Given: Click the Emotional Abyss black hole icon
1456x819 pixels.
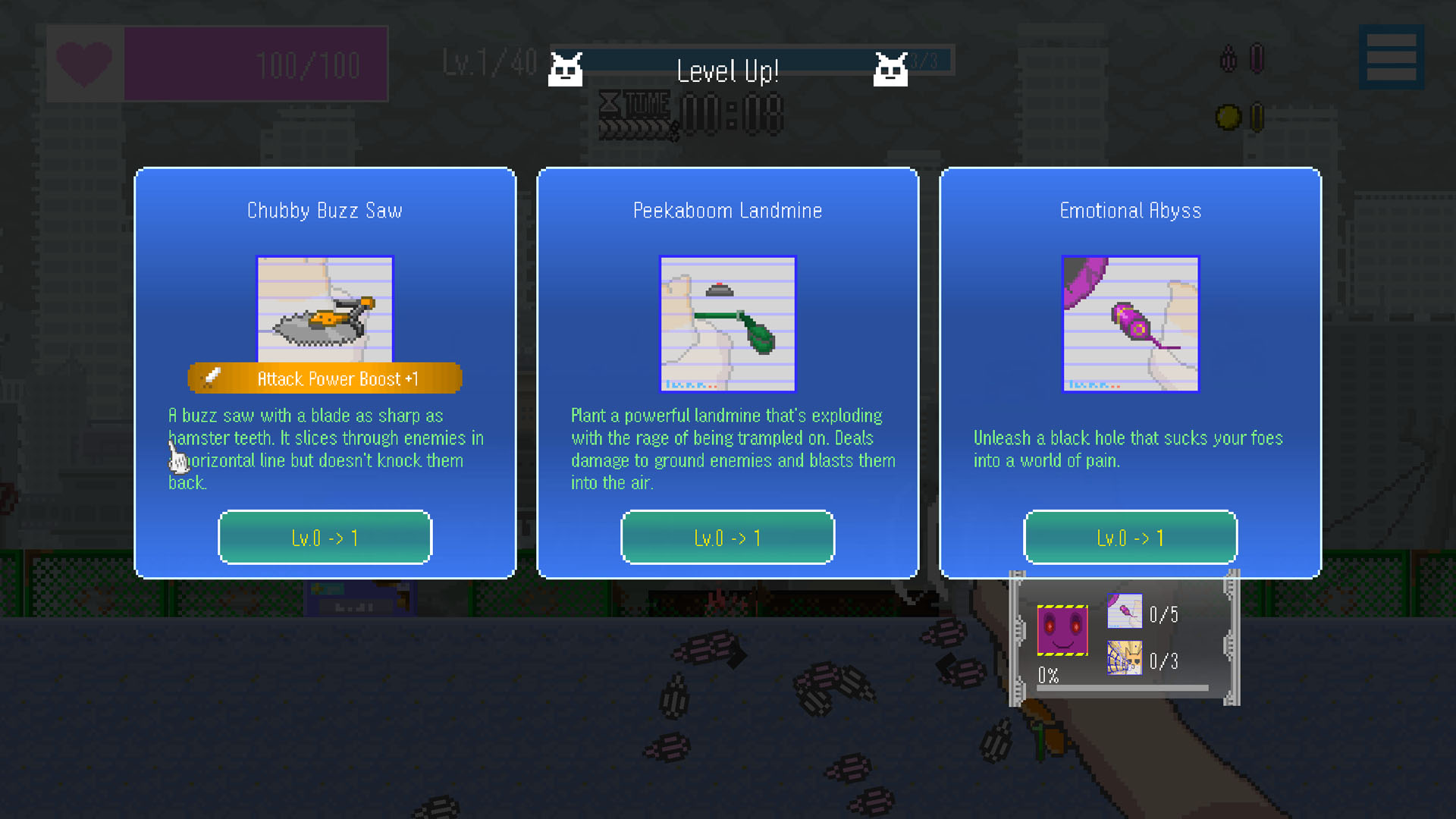Looking at the screenshot, I should (1129, 325).
